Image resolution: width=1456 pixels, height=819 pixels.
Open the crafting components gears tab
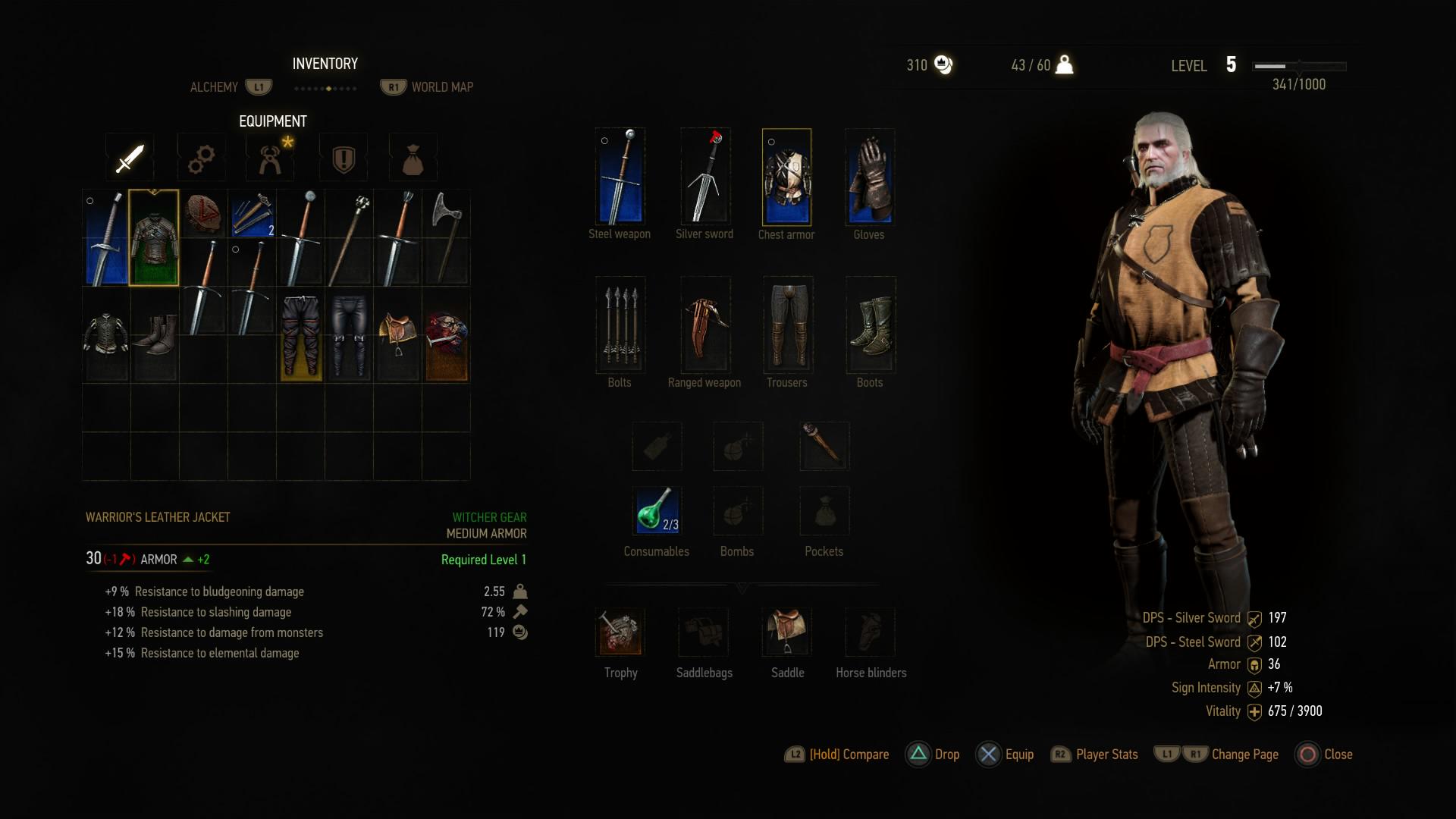pyautogui.click(x=201, y=157)
